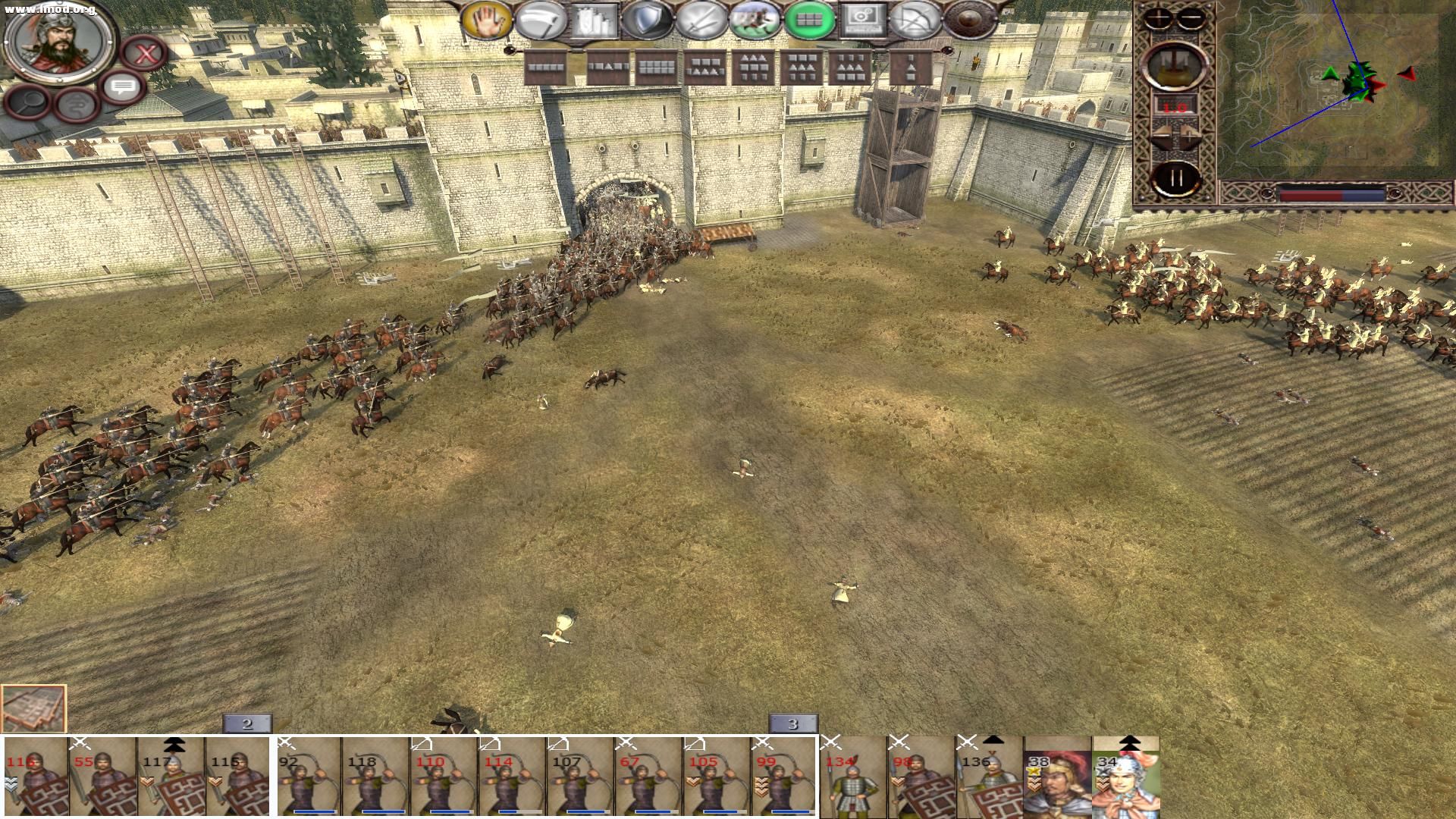
Task: Choose the single line group formation
Action: pyautogui.click(x=546, y=68)
